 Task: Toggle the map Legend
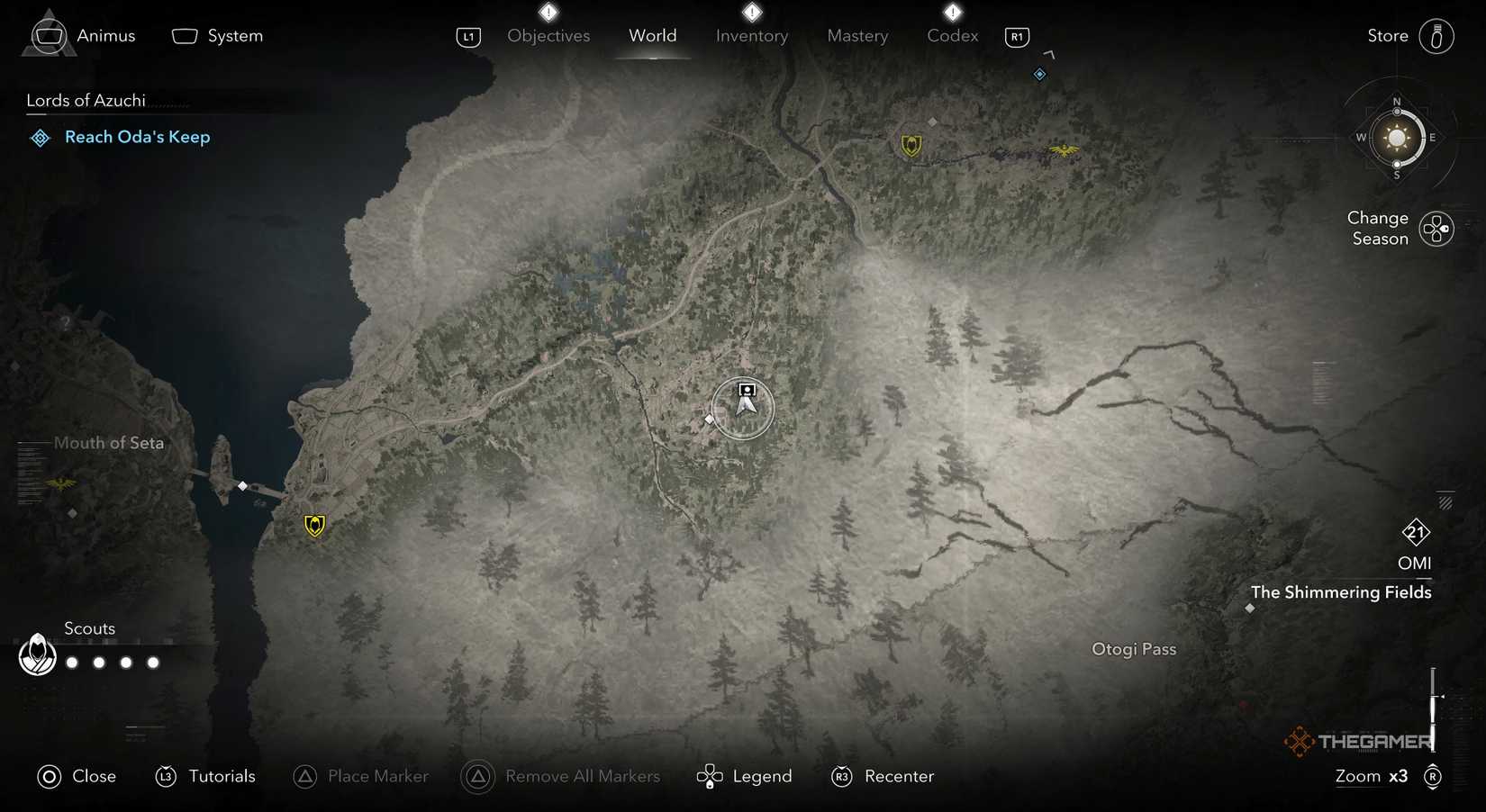coord(761,776)
